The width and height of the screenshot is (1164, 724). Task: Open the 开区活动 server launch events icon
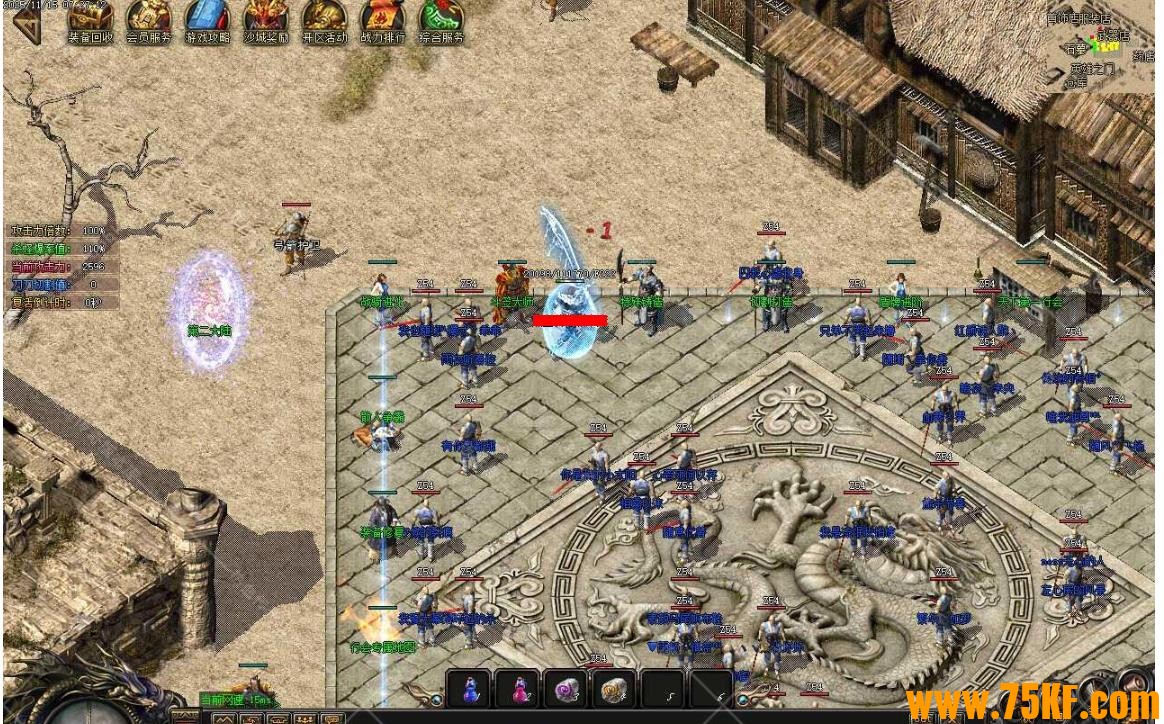coord(324,20)
